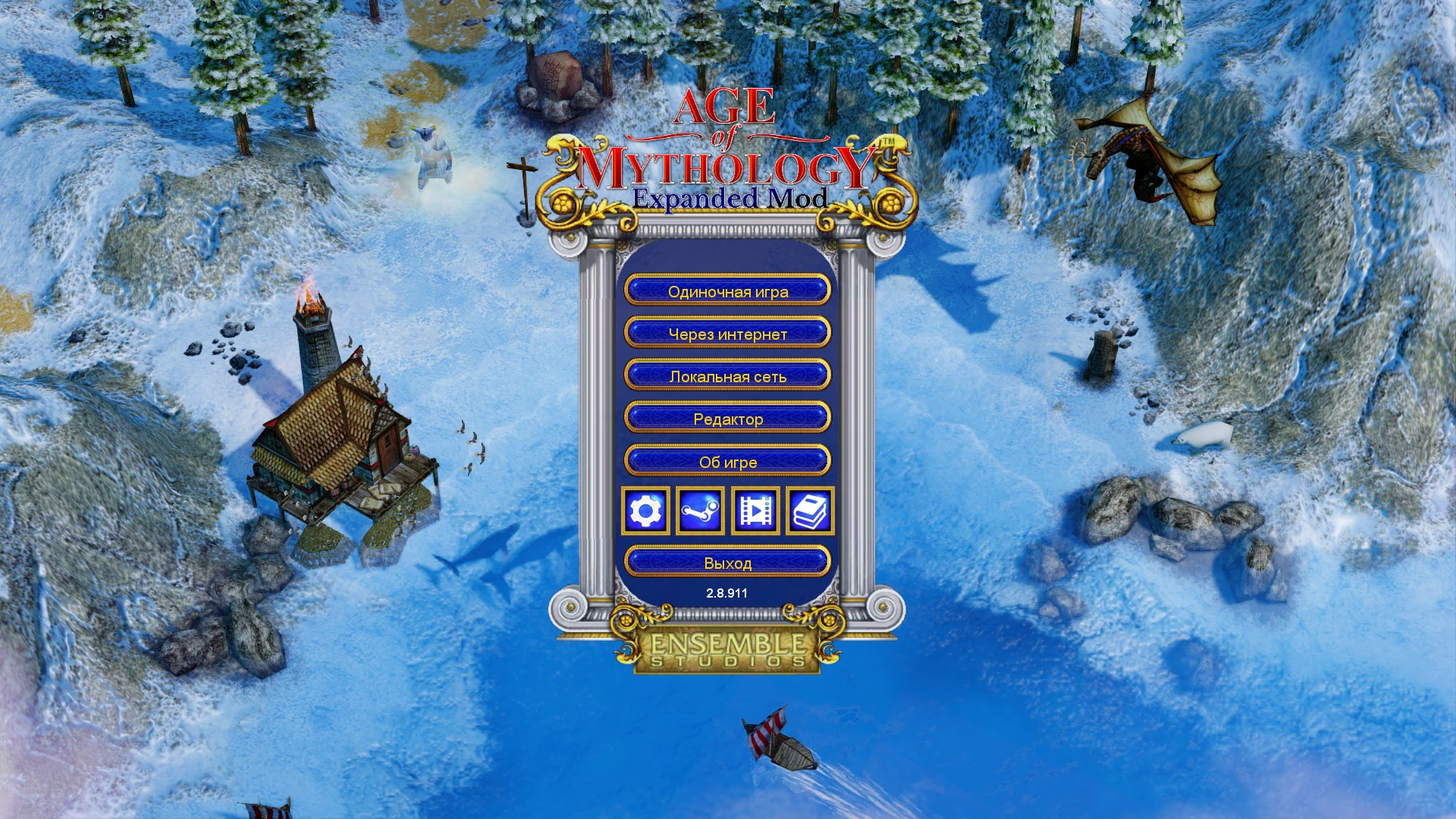Image resolution: width=1456 pixels, height=819 pixels.
Task: Click the version number 2.8.911
Action: pos(728,594)
